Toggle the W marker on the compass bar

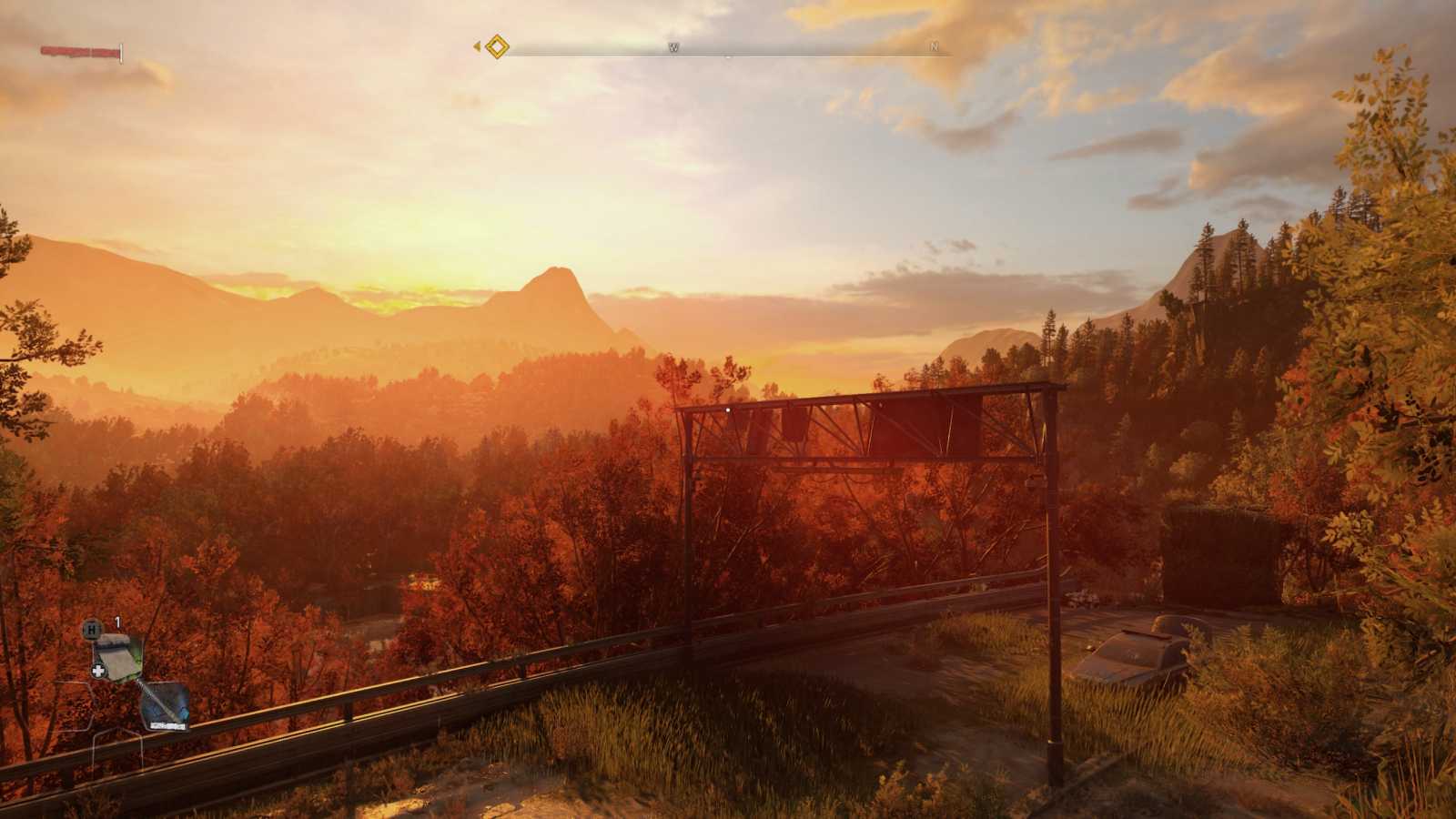[673, 47]
